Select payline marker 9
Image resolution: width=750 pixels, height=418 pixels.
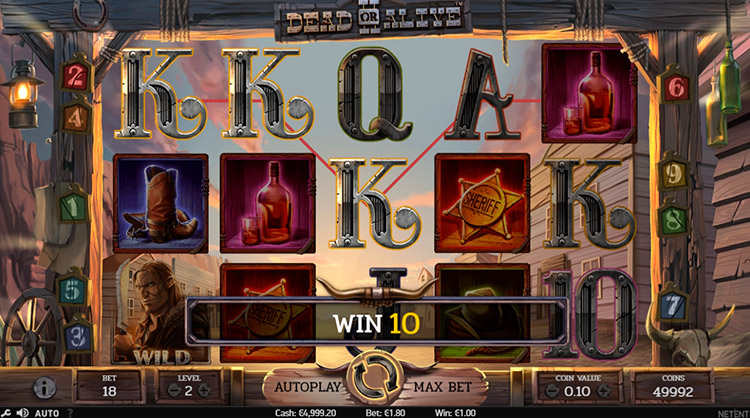(674, 172)
